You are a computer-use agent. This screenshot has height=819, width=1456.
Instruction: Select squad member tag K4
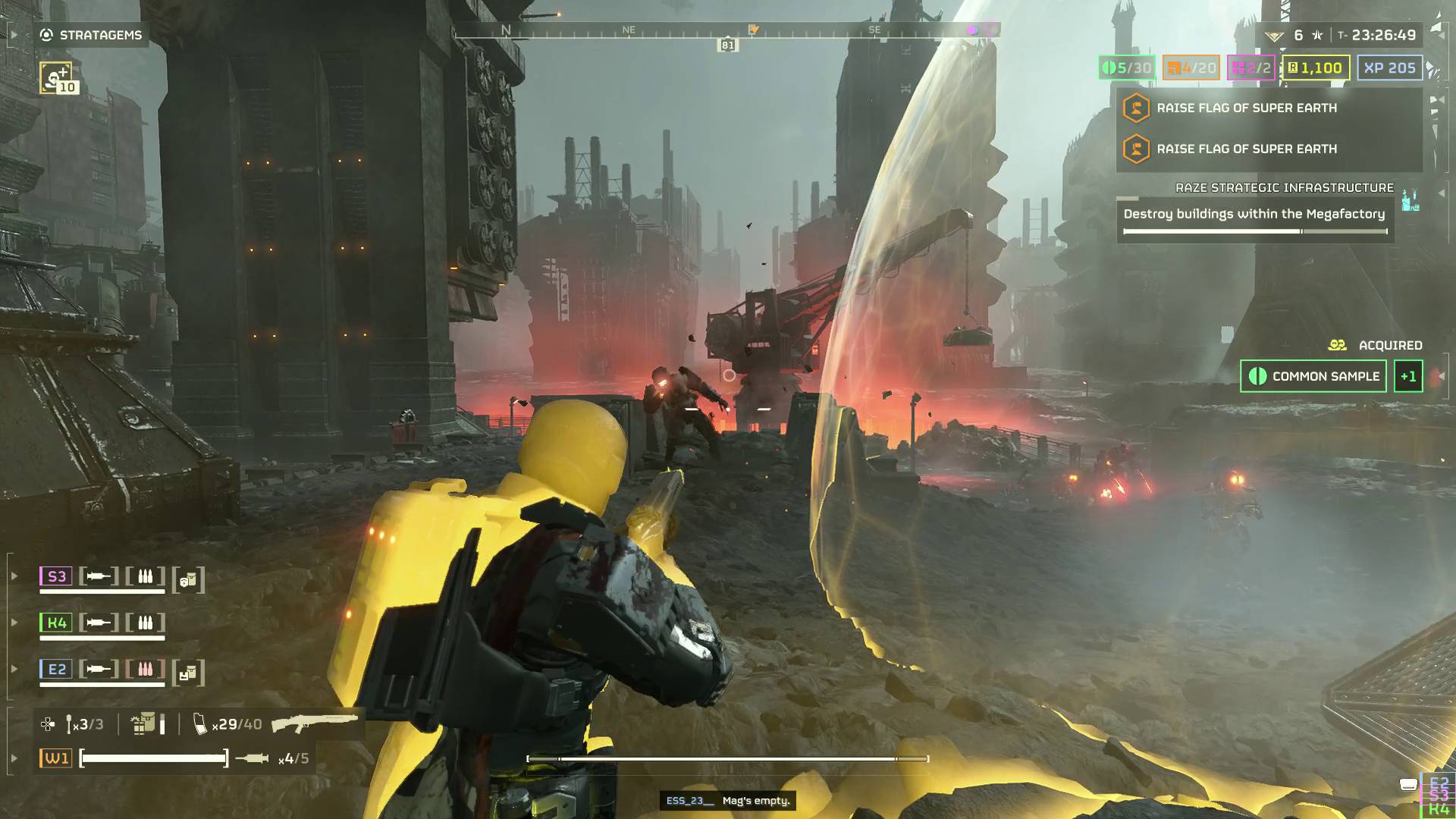(56, 623)
